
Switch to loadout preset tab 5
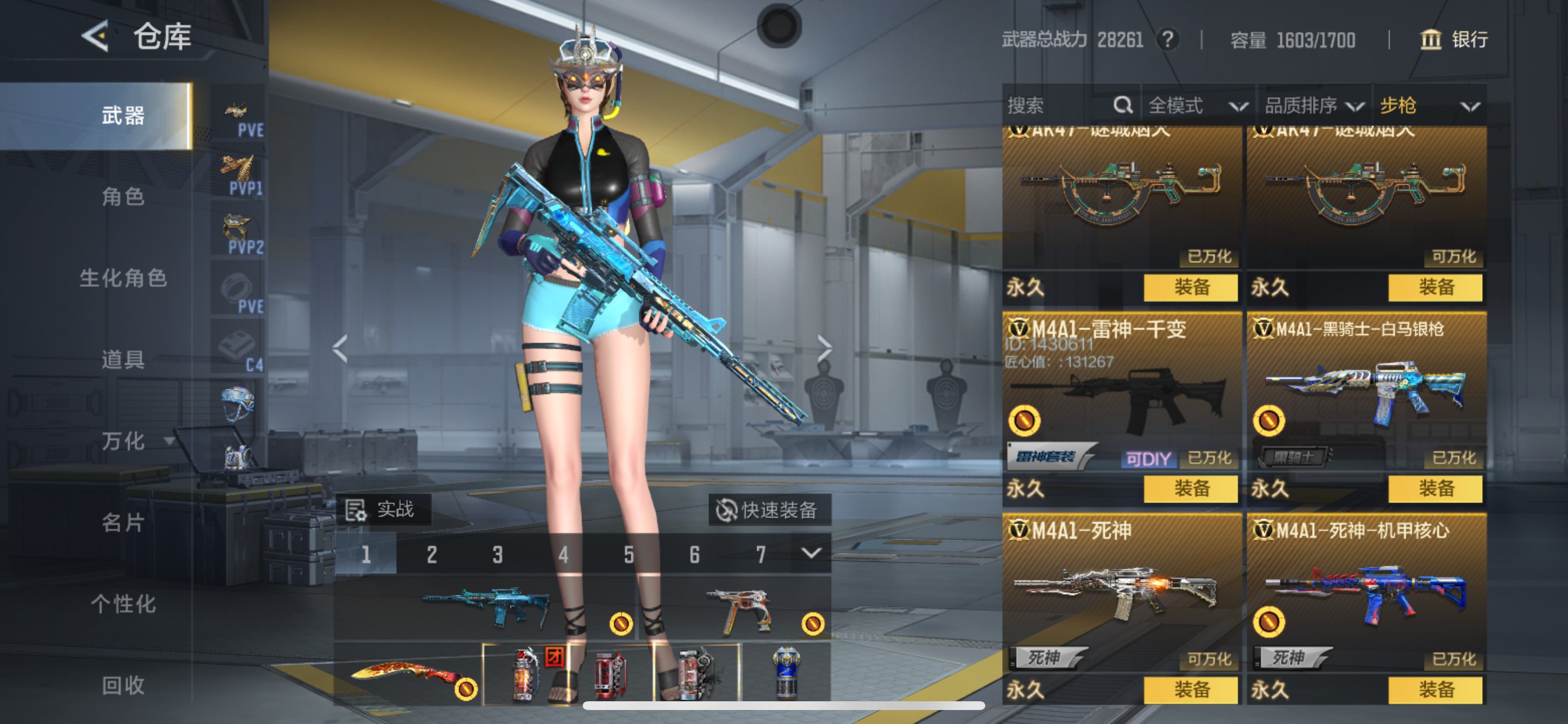628,554
